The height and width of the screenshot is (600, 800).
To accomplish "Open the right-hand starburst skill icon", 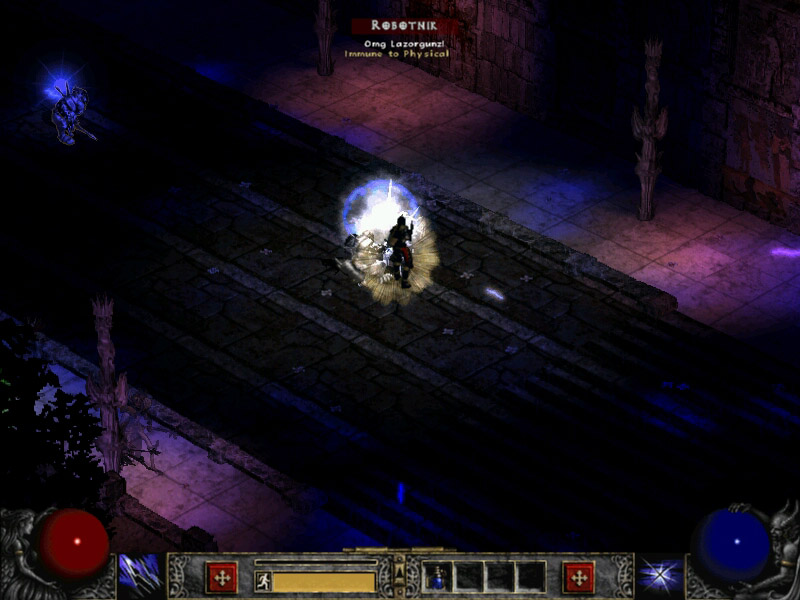I will tap(660, 575).
